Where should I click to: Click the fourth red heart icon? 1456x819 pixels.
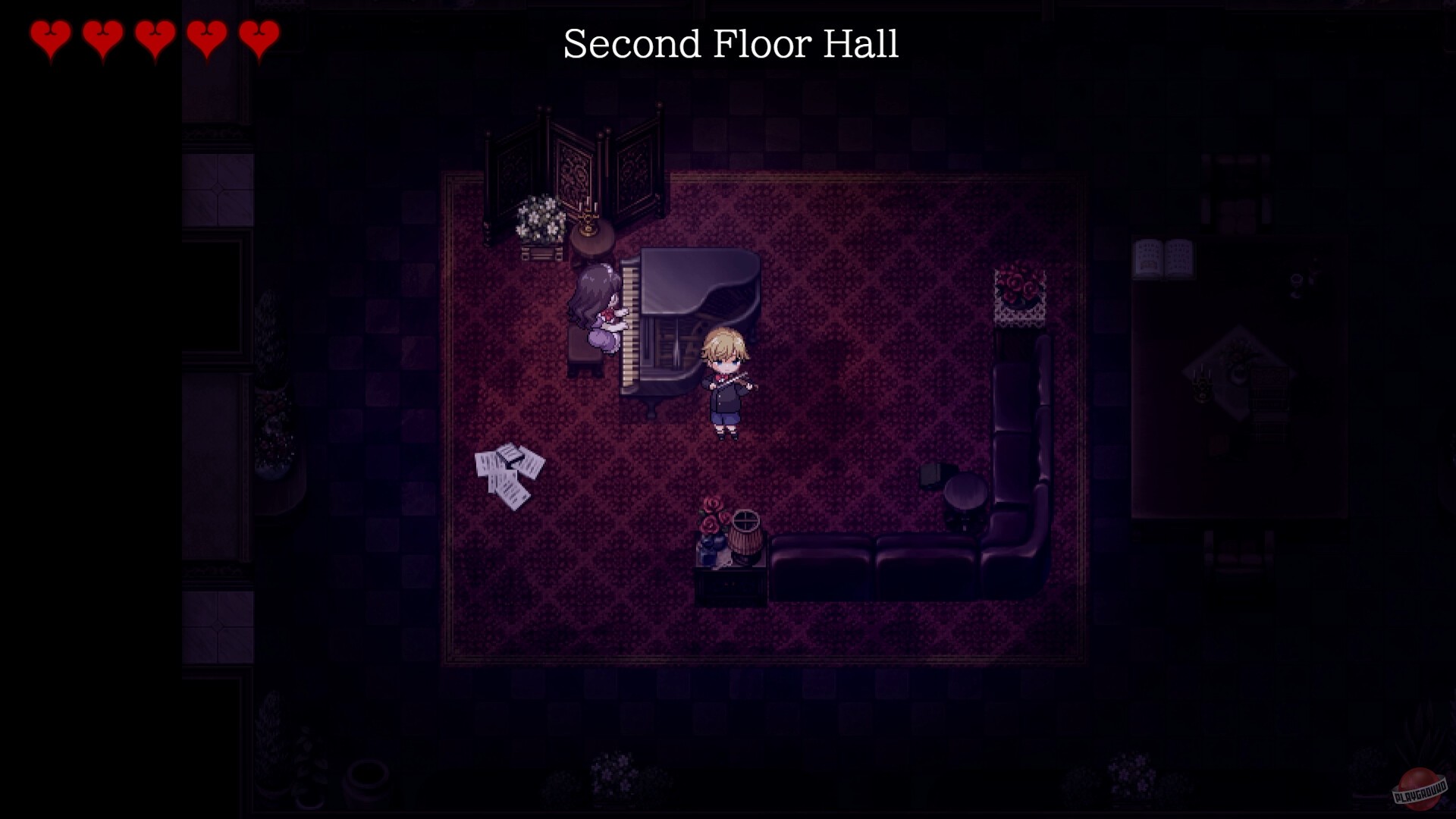(x=207, y=36)
